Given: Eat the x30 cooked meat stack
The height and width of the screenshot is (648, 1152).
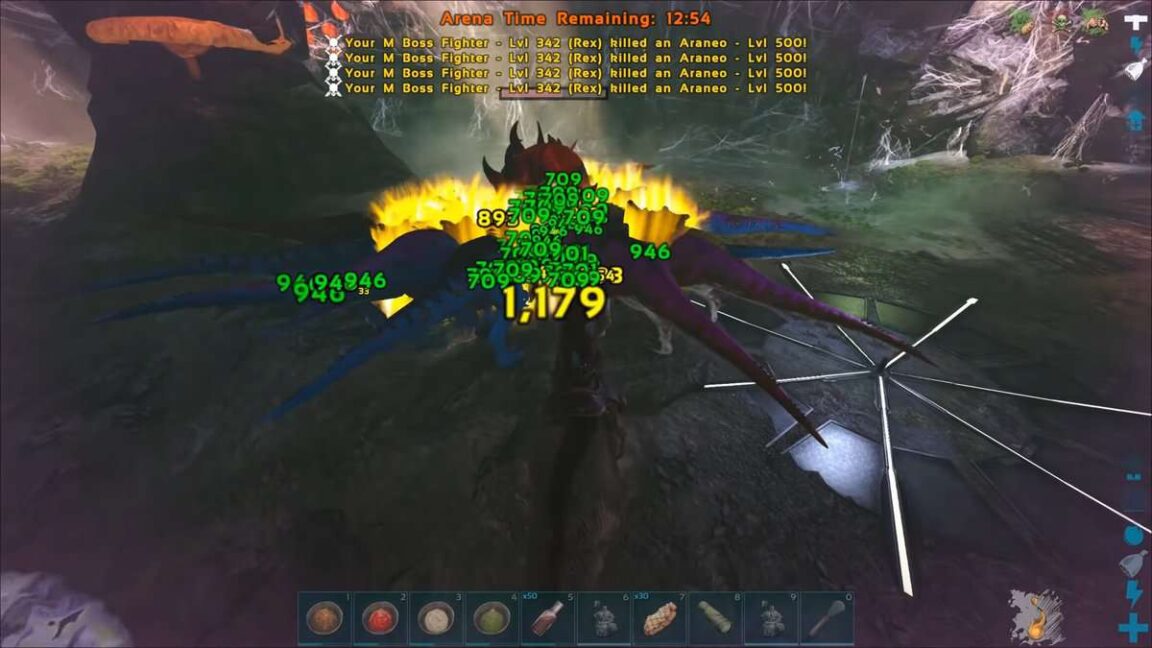Looking at the screenshot, I should pyautogui.click(x=660, y=618).
